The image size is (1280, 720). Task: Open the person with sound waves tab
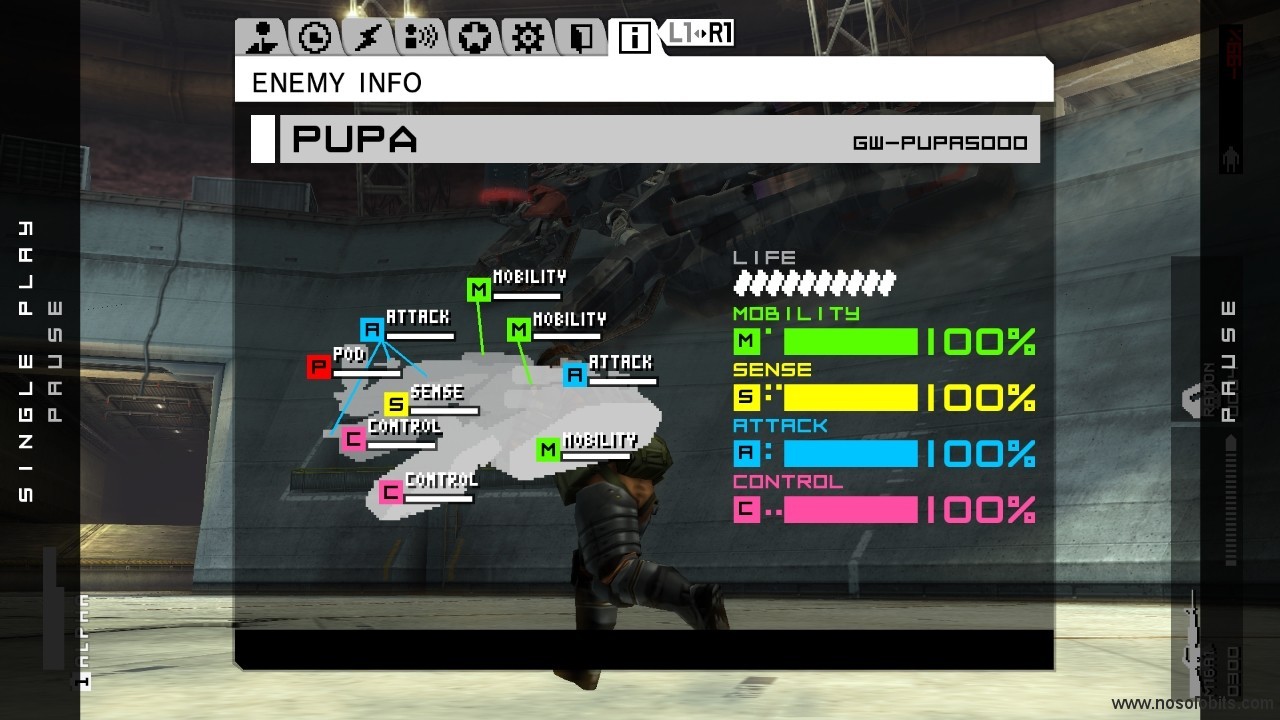[x=421, y=38]
